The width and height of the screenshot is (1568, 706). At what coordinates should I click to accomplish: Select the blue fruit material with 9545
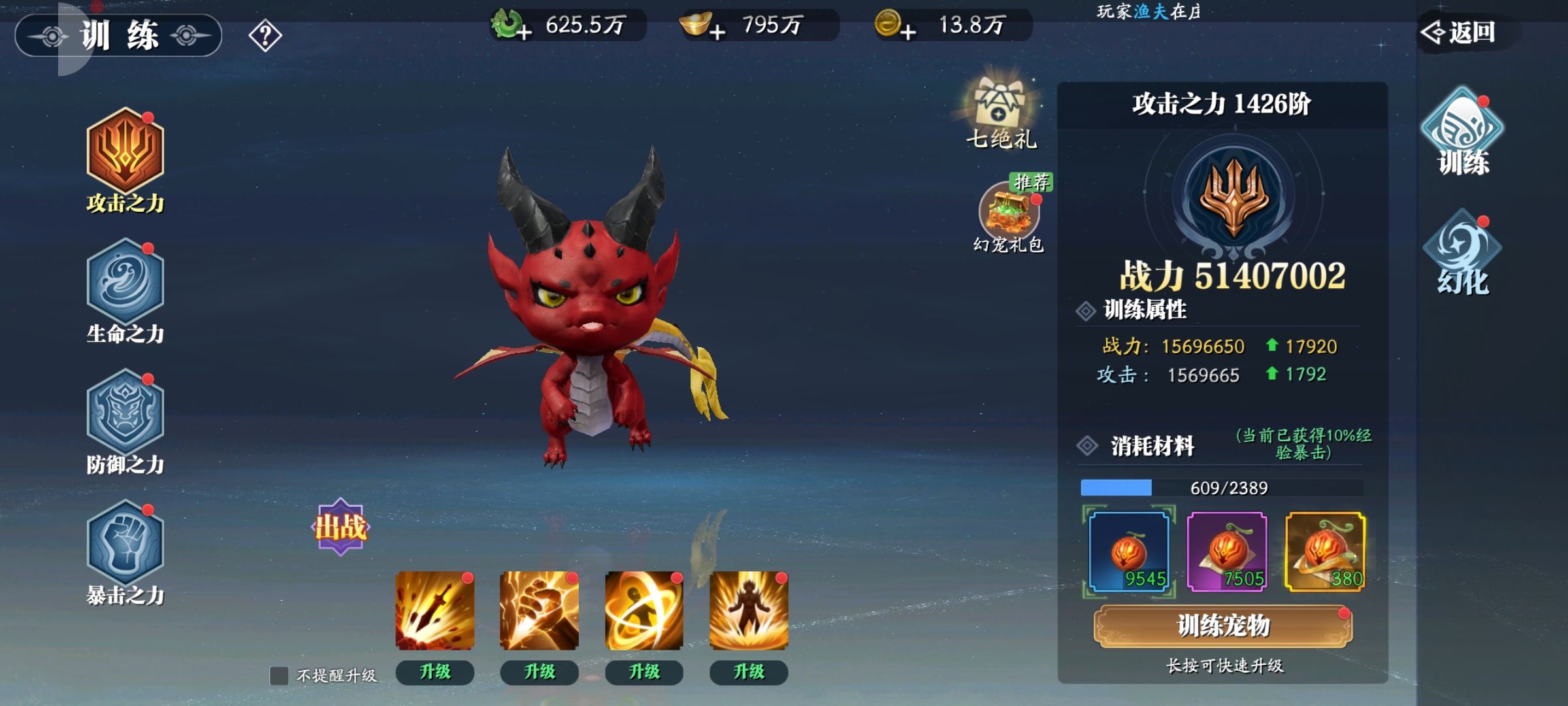click(x=1128, y=552)
